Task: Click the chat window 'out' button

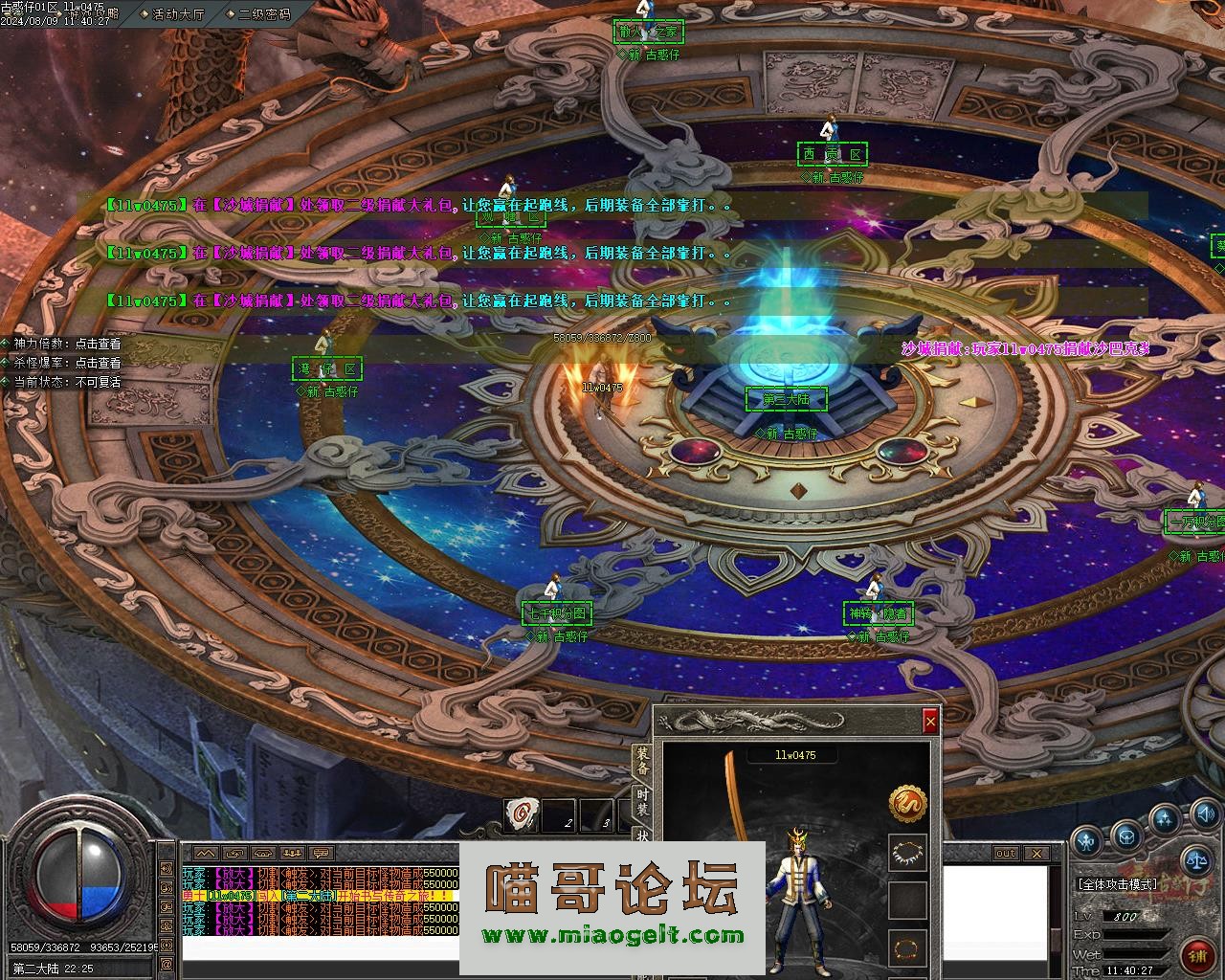Action: tap(1005, 853)
